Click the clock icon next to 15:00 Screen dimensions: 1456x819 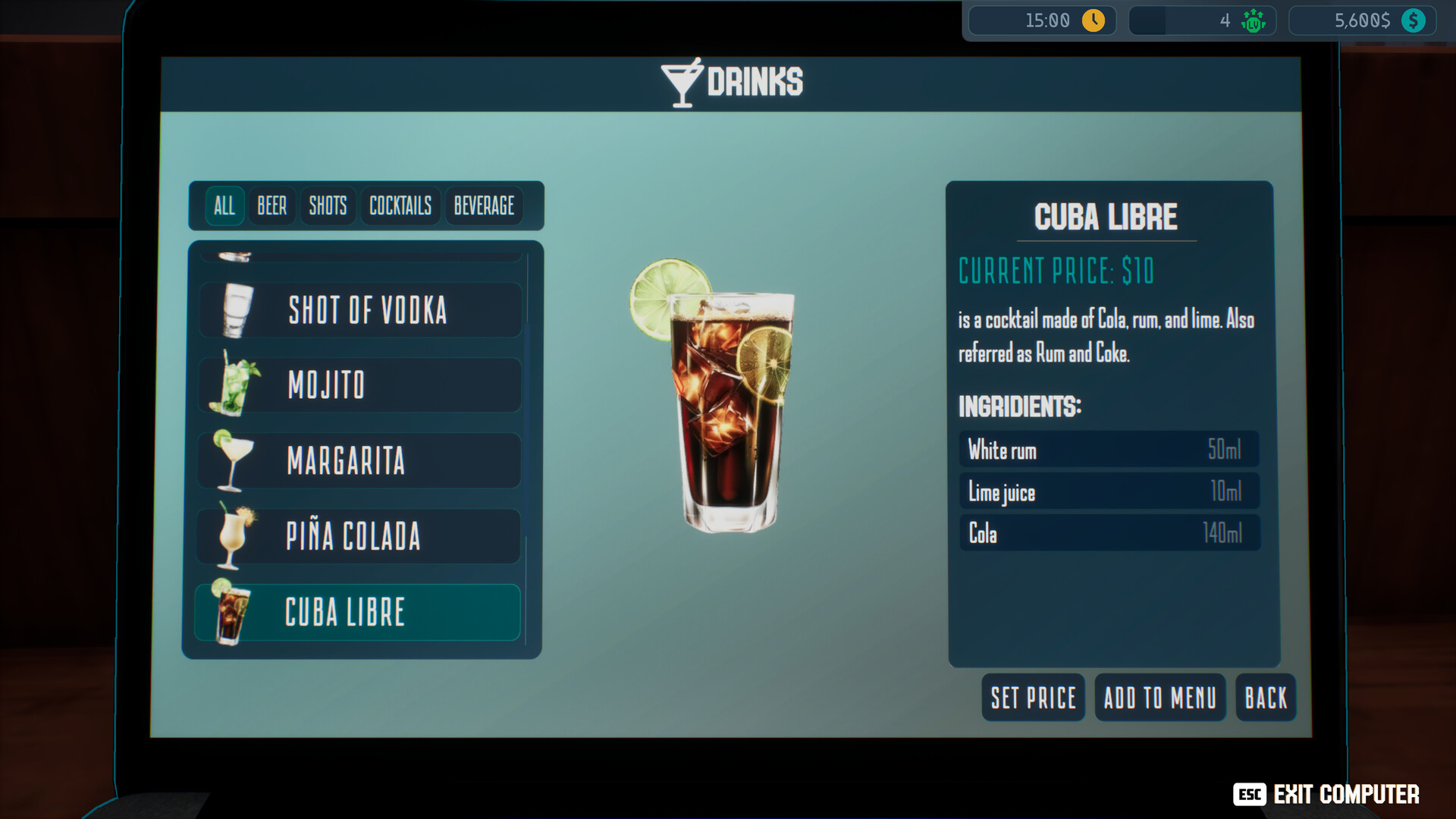tap(1092, 20)
